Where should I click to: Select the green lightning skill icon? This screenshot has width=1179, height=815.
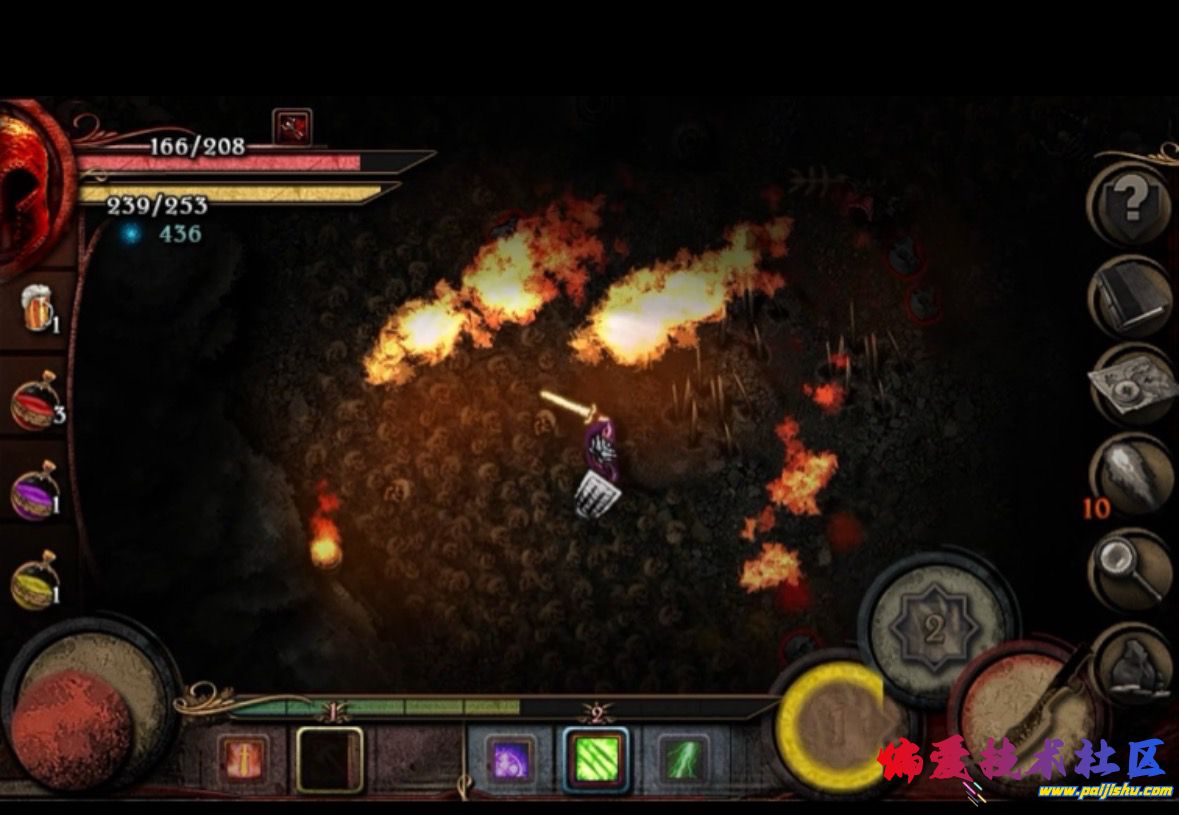pyautogui.click(x=683, y=760)
